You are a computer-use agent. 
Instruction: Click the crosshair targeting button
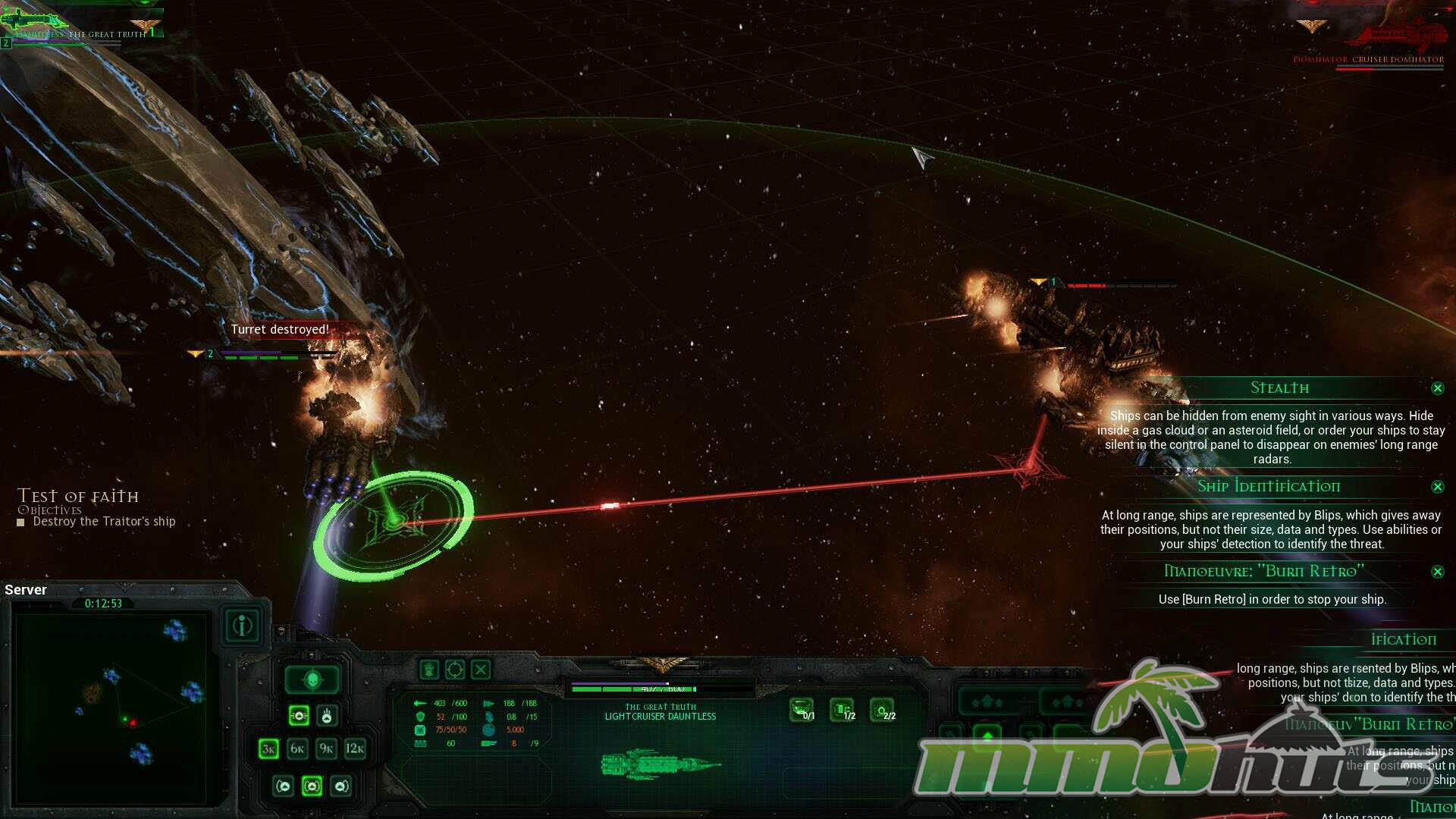(455, 670)
